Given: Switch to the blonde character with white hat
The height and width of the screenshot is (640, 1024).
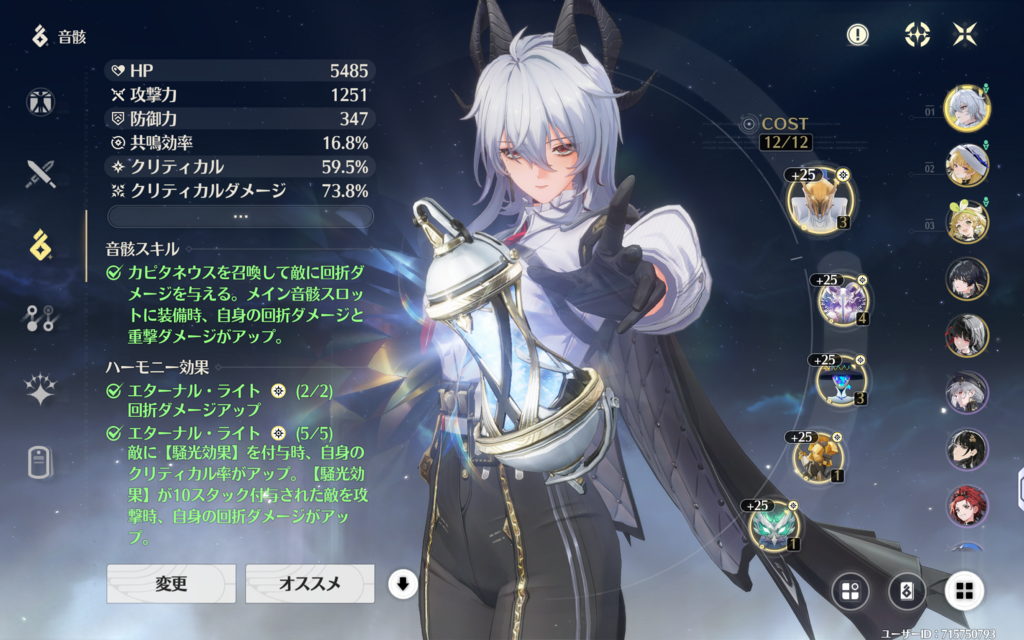Looking at the screenshot, I should [x=967, y=165].
